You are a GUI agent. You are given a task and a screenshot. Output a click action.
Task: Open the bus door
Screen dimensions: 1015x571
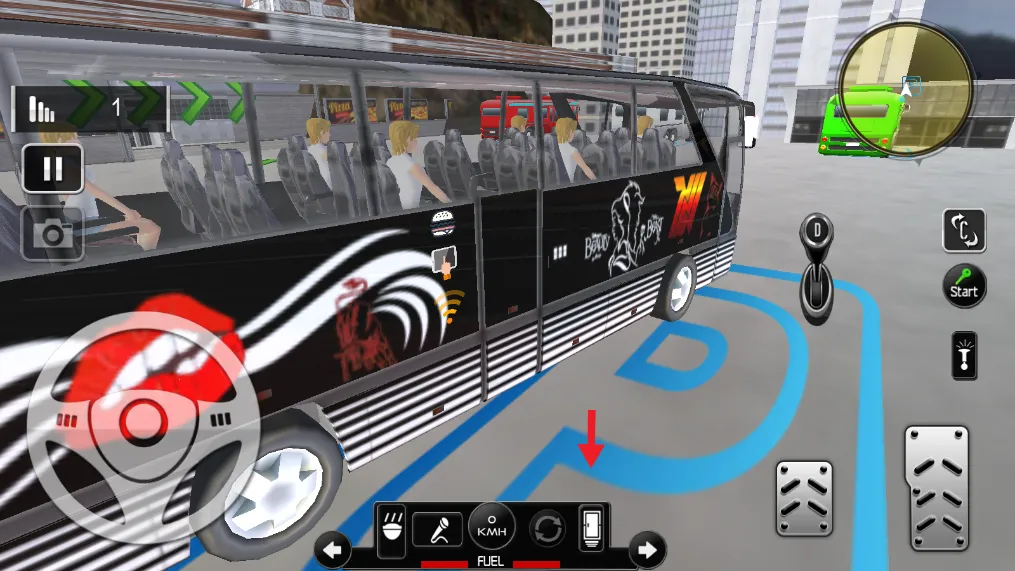(x=592, y=528)
